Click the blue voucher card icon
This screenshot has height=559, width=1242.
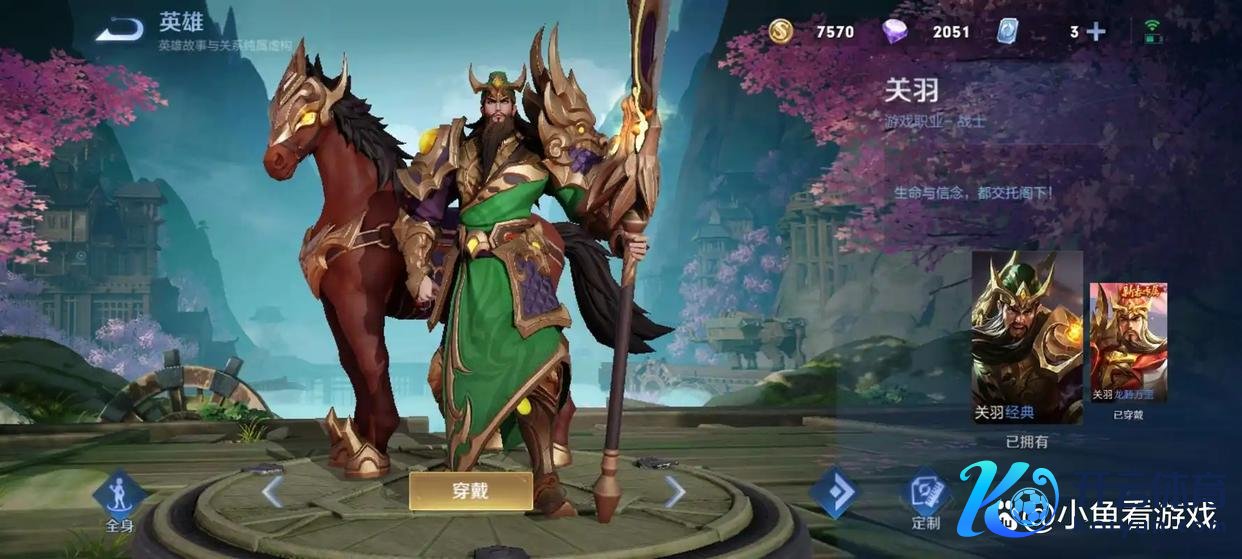click(x=1008, y=32)
